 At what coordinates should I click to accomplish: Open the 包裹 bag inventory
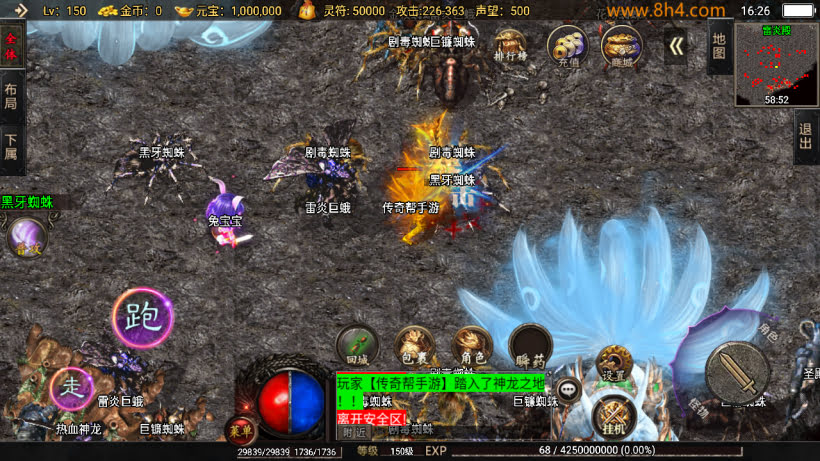[x=413, y=345]
